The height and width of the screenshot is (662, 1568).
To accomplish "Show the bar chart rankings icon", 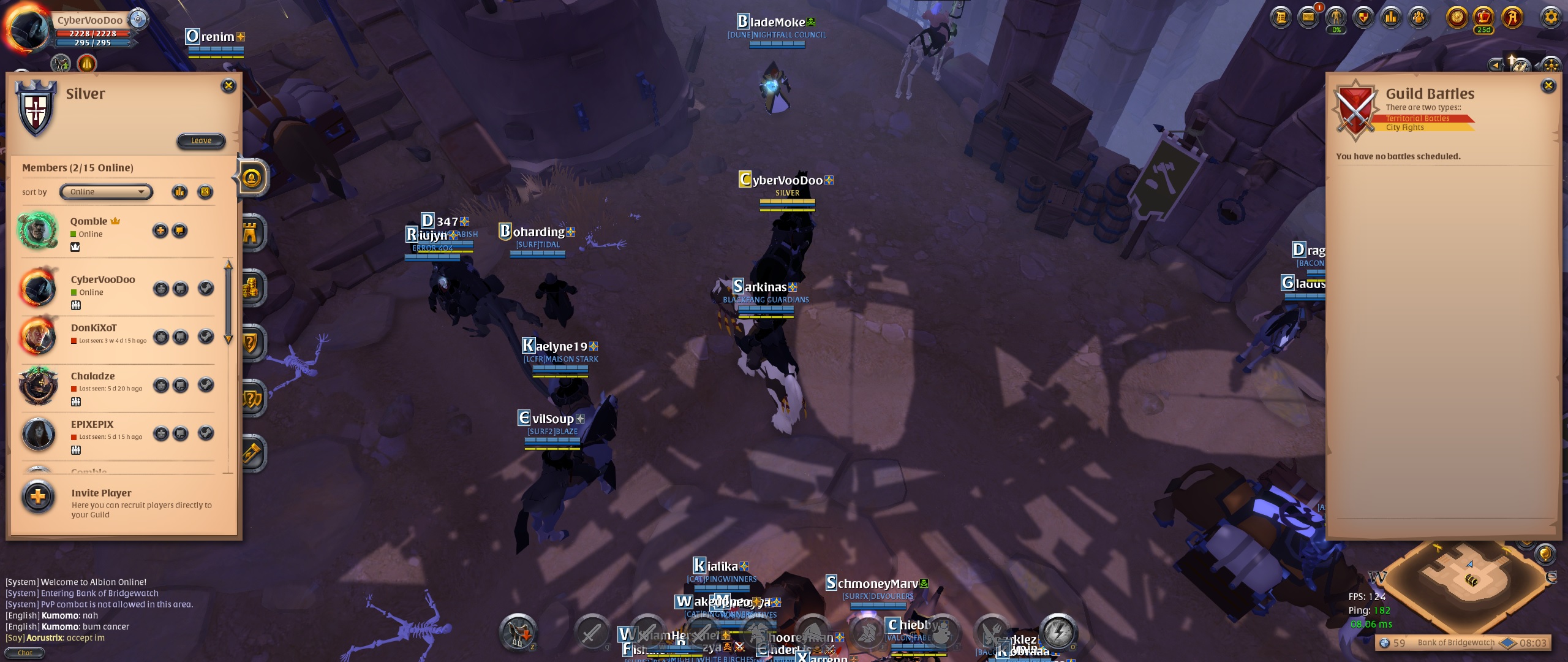I will pyautogui.click(x=1391, y=17).
